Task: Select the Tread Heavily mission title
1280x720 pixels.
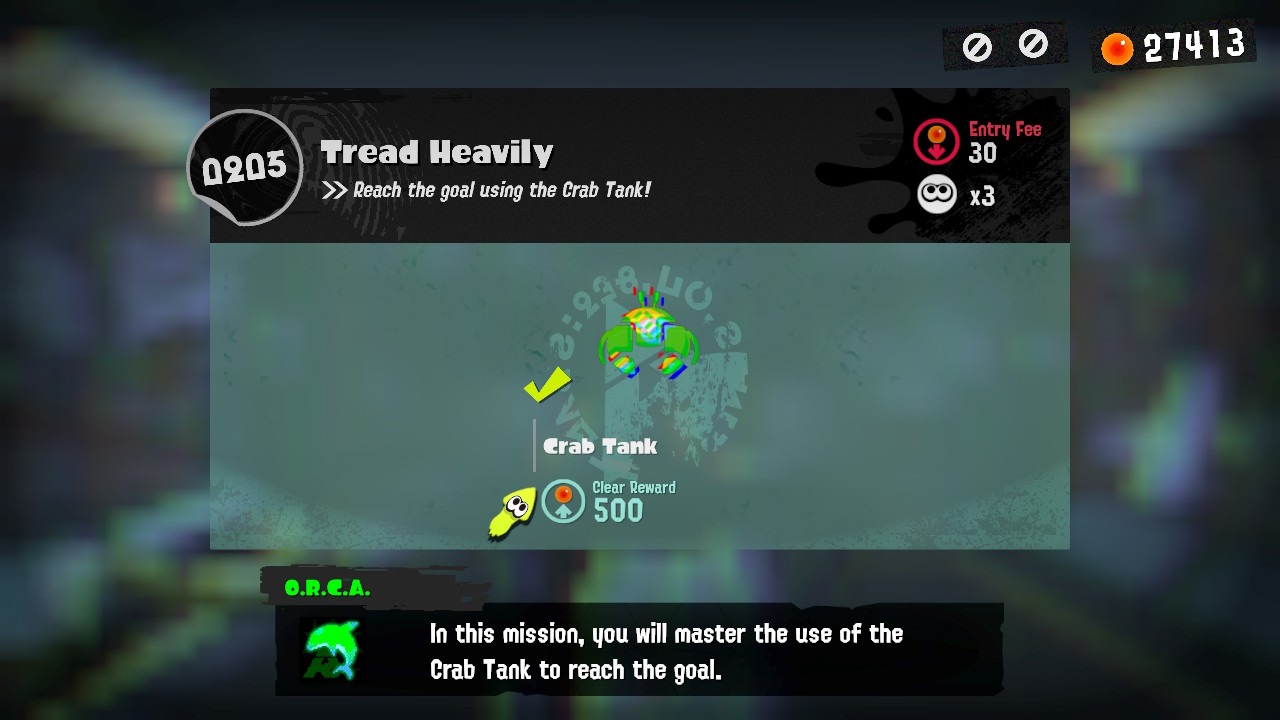Action: 438,152
